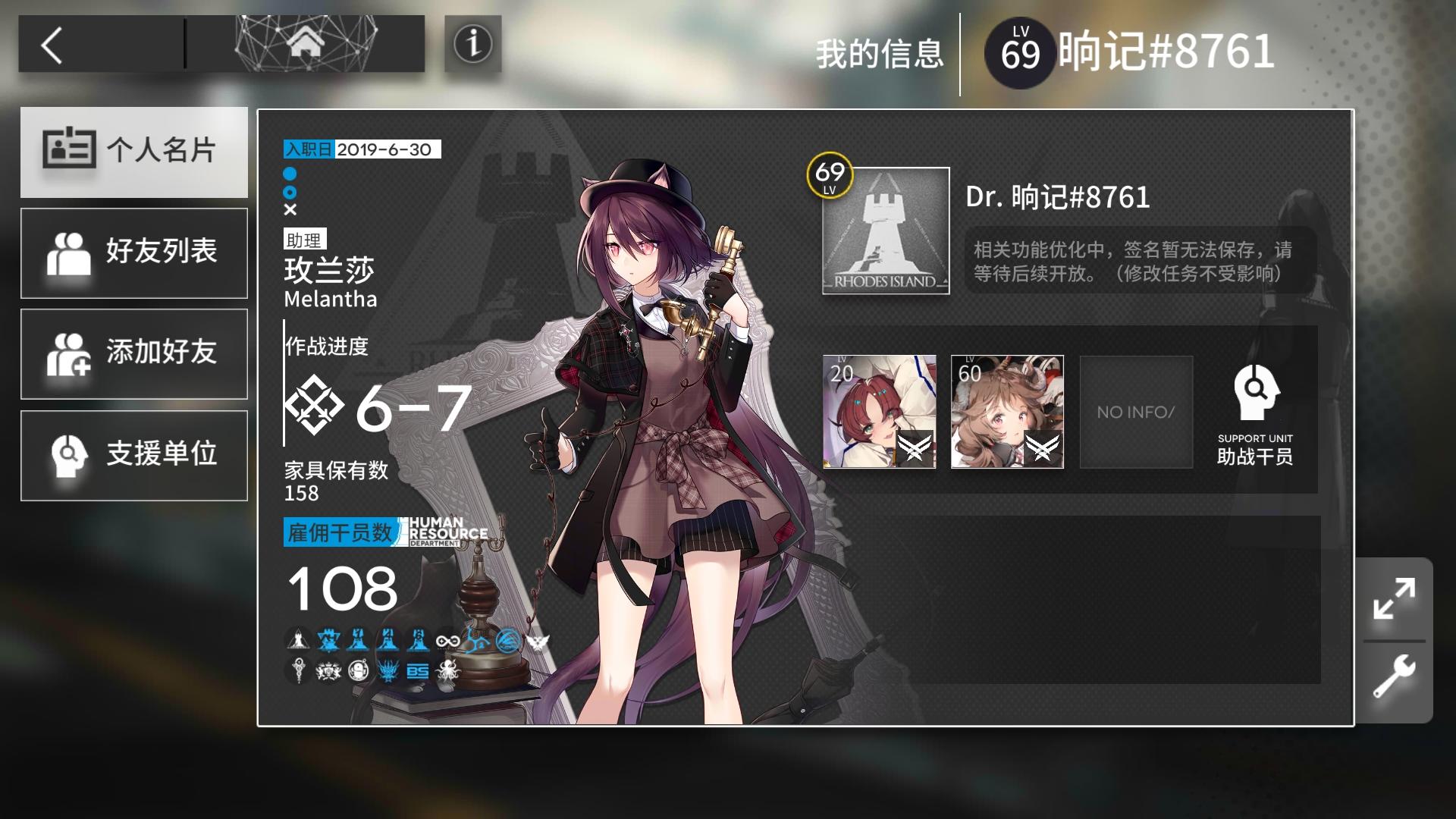The width and height of the screenshot is (1456, 819).
Task: Select the BS (Blacksteel) medal icon
Action: [x=418, y=670]
